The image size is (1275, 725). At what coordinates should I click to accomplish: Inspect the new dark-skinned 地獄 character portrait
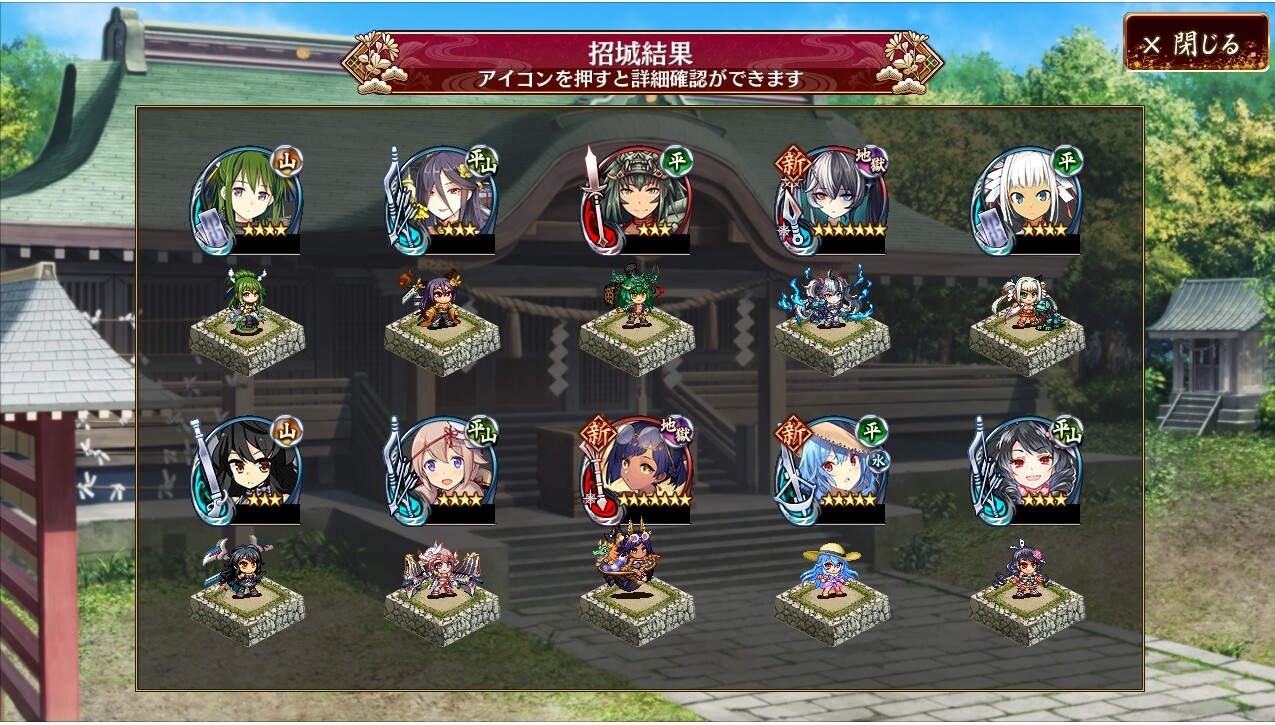637,470
